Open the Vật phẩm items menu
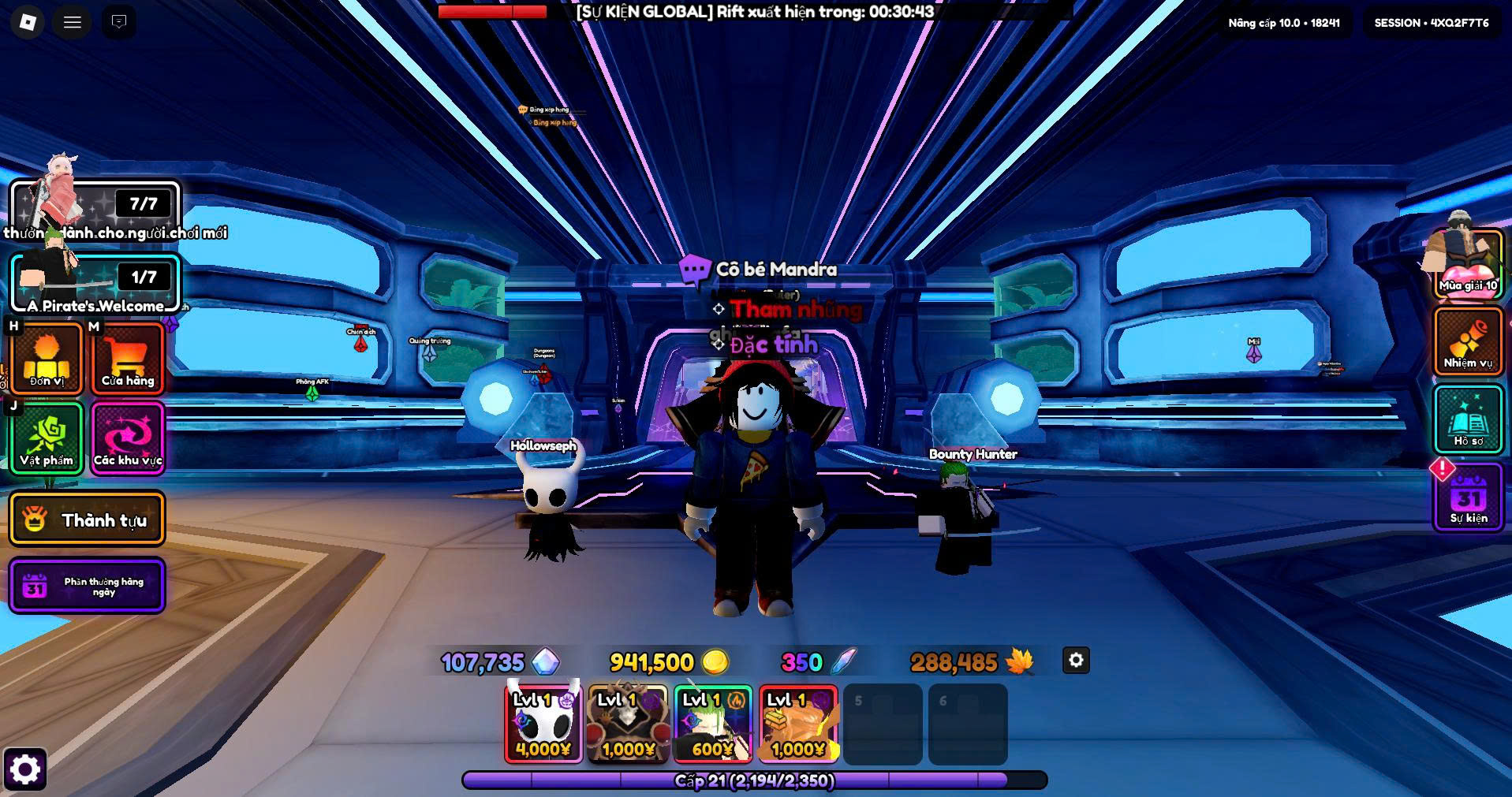The width and height of the screenshot is (1512, 797). coord(47,438)
